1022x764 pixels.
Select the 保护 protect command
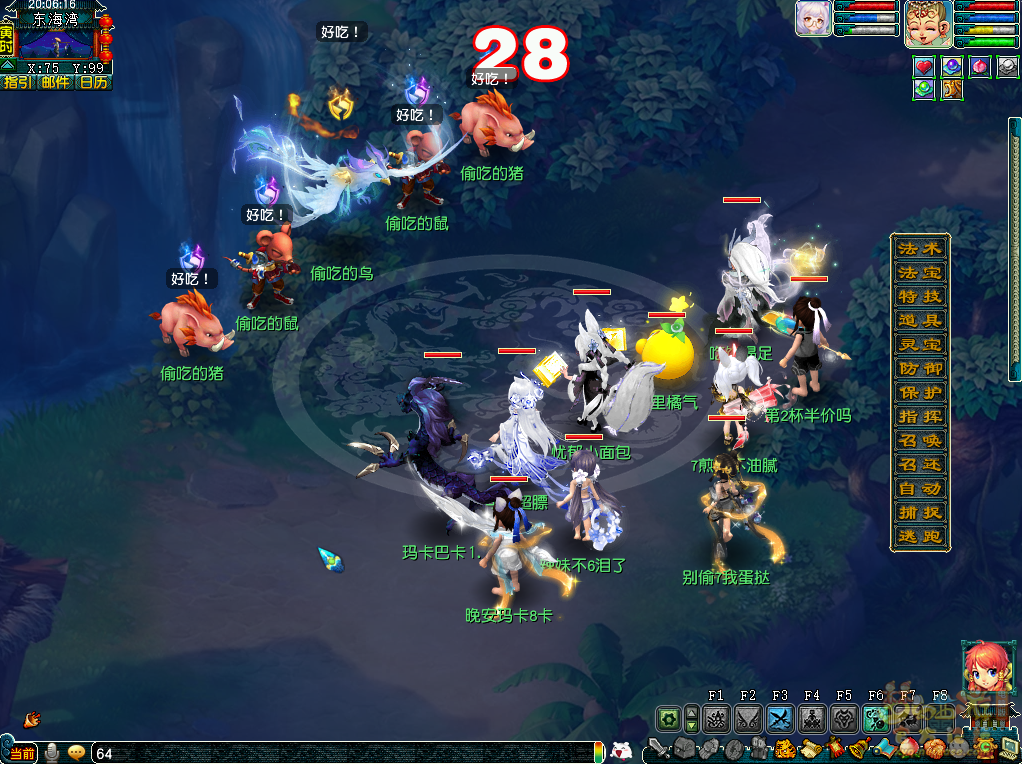click(919, 393)
